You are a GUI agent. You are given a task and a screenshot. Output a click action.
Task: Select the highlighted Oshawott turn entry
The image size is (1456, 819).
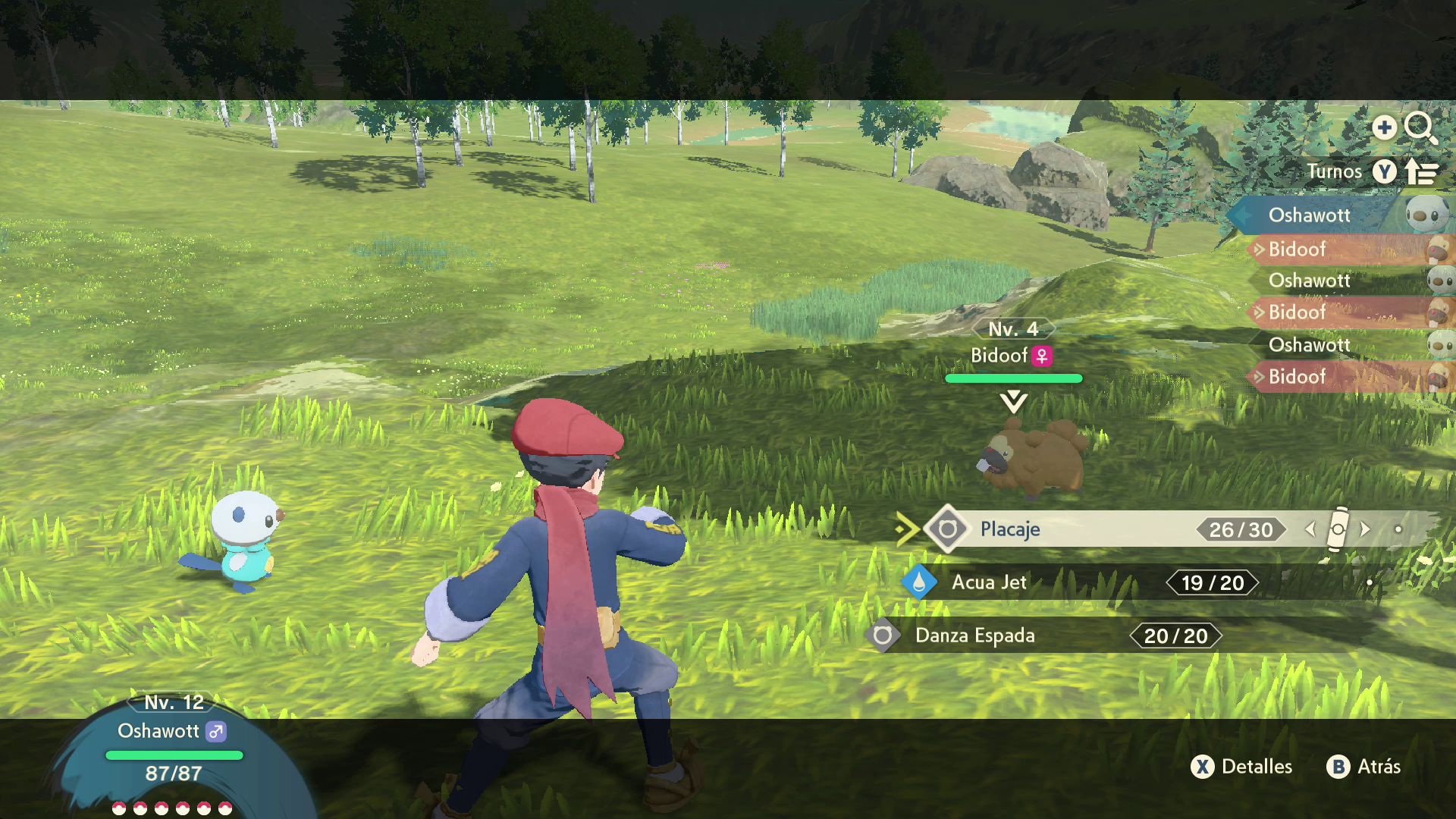[x=1310, y=215]
